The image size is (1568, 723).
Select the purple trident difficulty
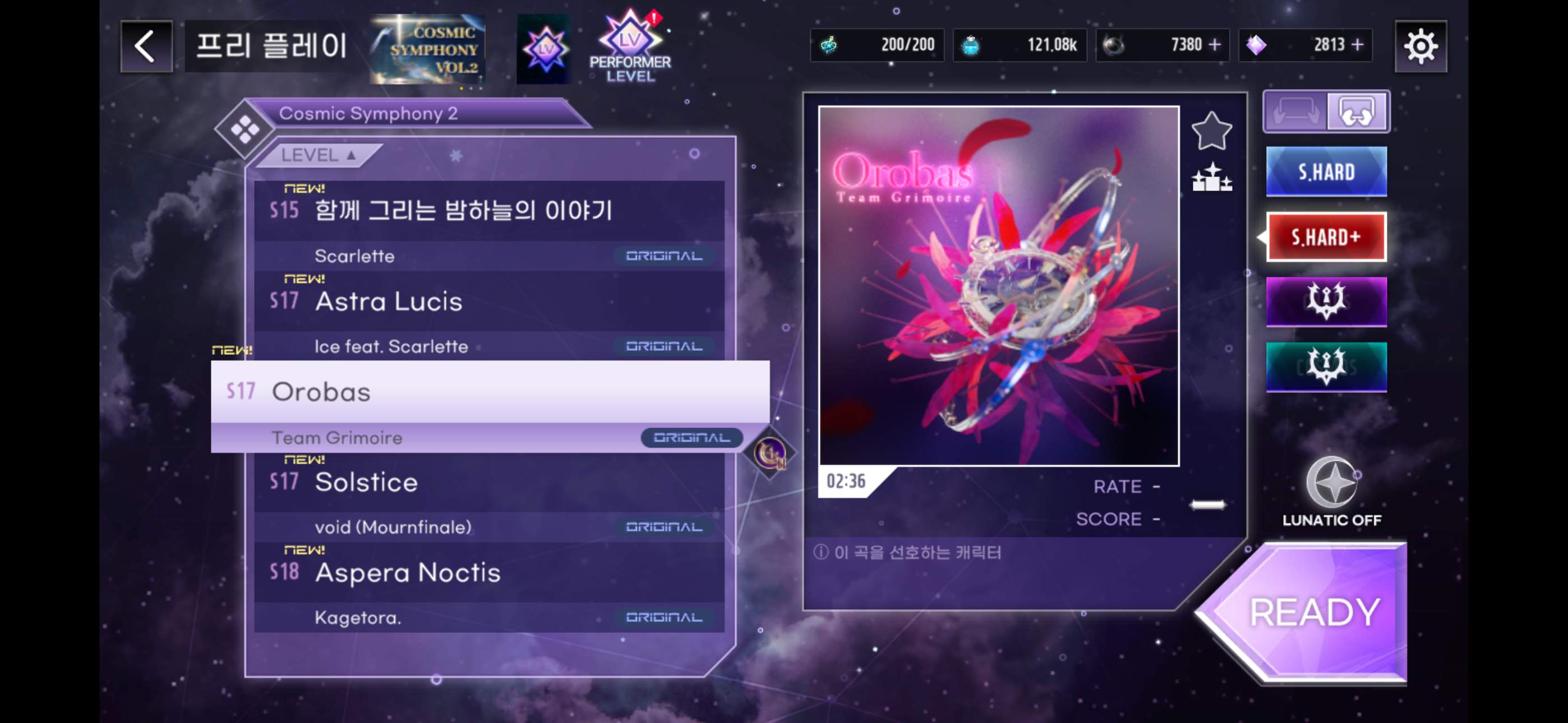coord(1326,302)
